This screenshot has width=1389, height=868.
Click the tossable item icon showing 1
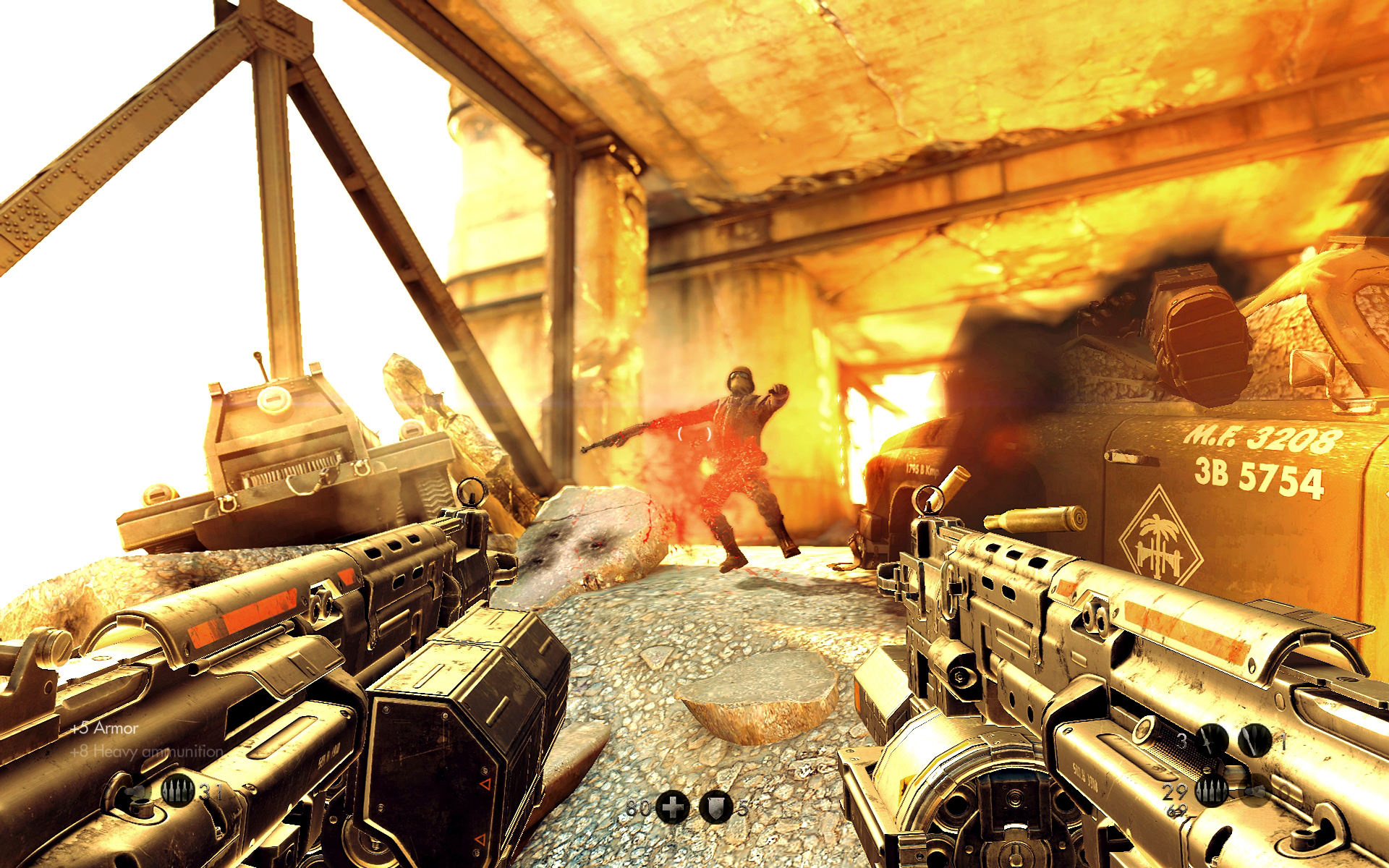1253,741
